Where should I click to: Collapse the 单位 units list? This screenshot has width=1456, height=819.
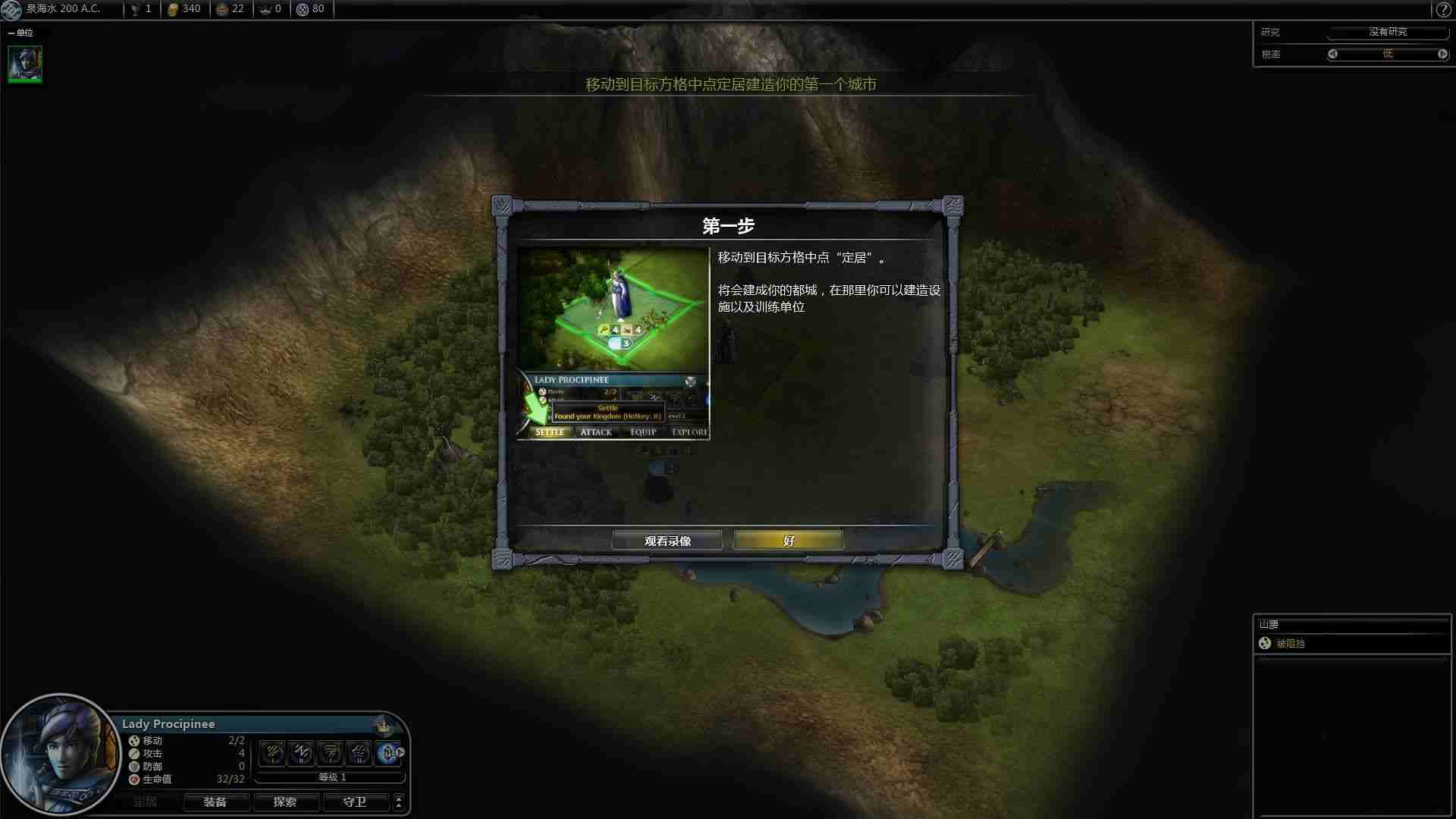11,33
